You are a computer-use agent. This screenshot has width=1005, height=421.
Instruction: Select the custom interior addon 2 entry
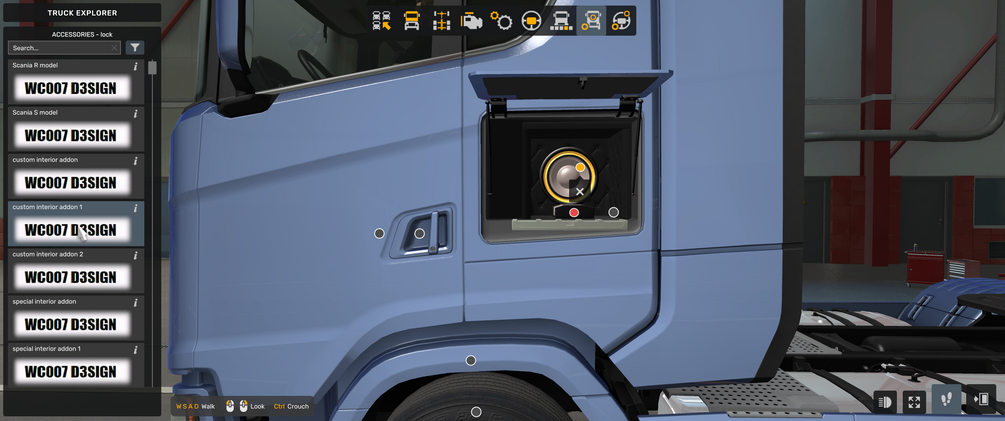pyautogui.click(x=70, y=277)
